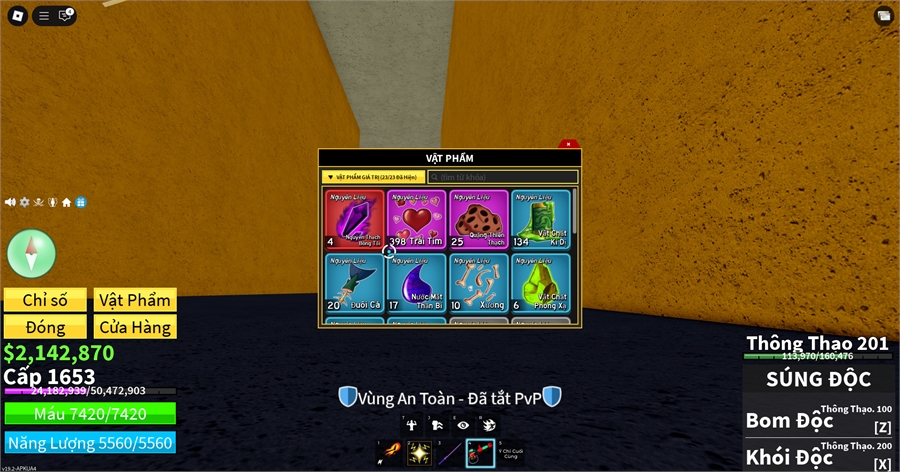Click the Đóng button
Viewport: 900px width, 472px height.
point(45,327)
